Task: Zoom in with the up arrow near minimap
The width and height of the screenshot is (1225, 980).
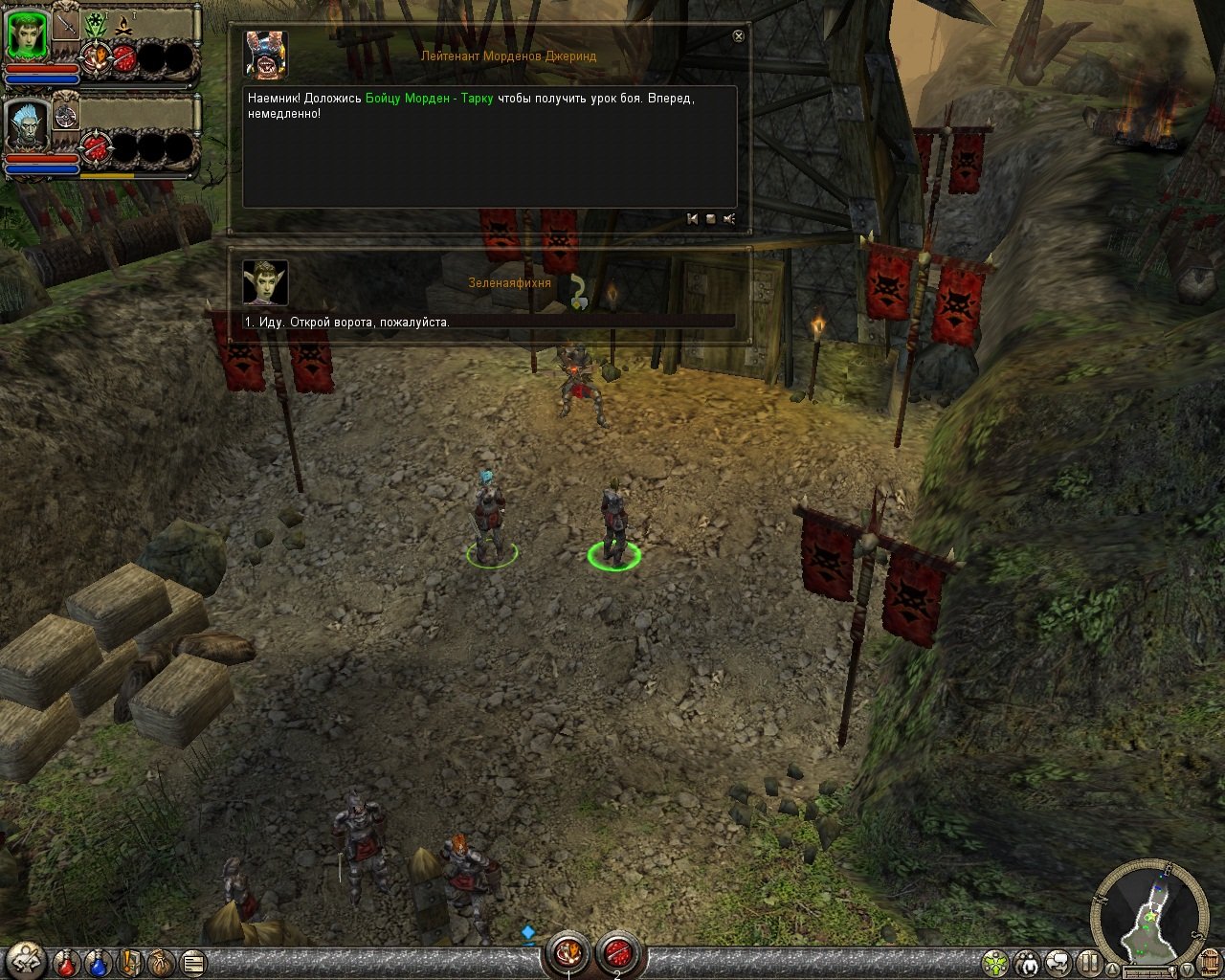Action: click(x=1113, y=969)
